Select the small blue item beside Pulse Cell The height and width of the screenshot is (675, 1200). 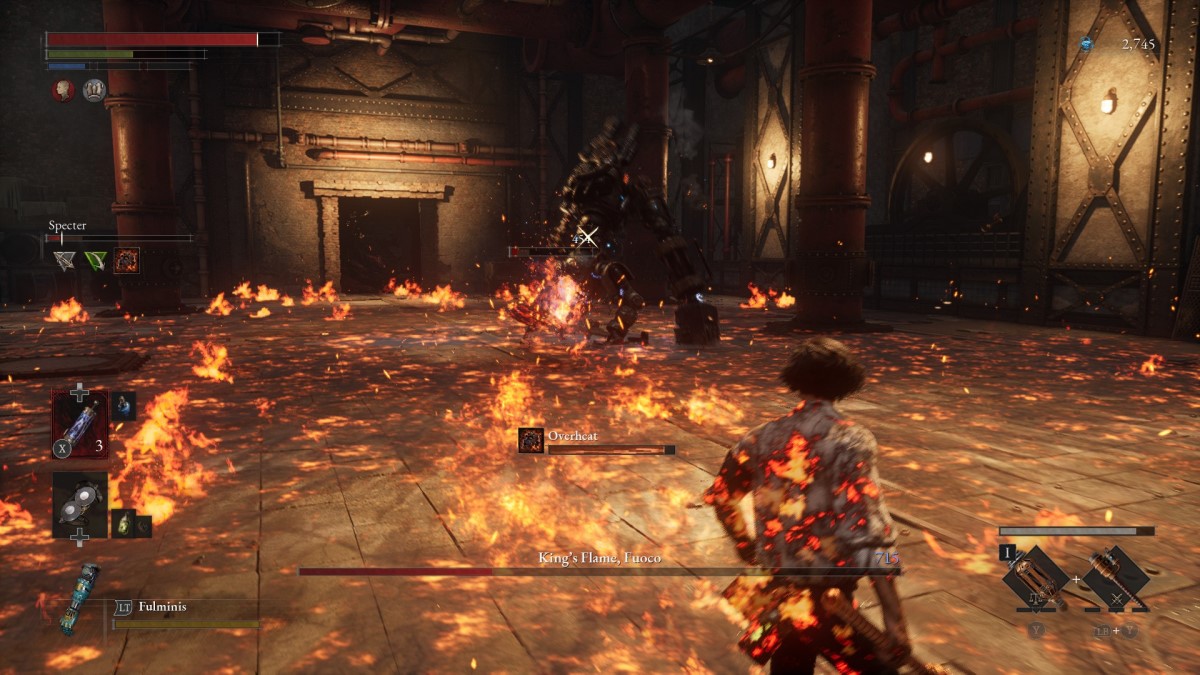124,405
